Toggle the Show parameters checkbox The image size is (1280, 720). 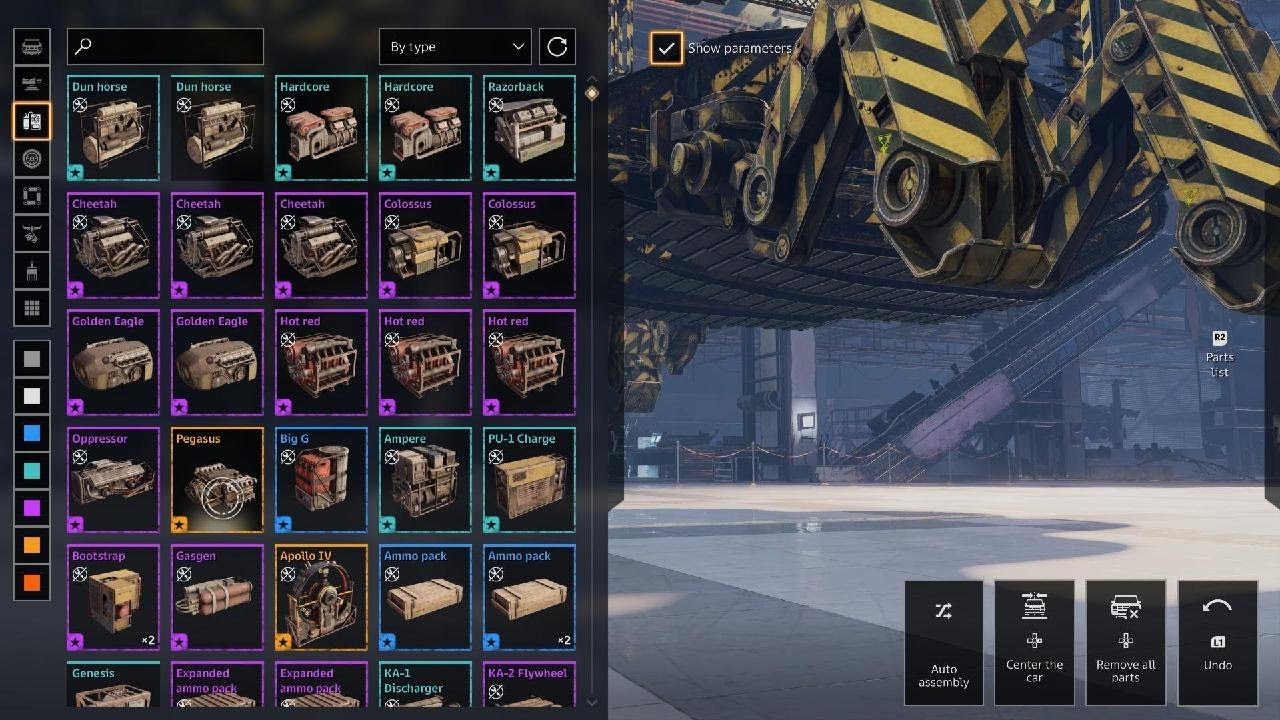[666, 48]
